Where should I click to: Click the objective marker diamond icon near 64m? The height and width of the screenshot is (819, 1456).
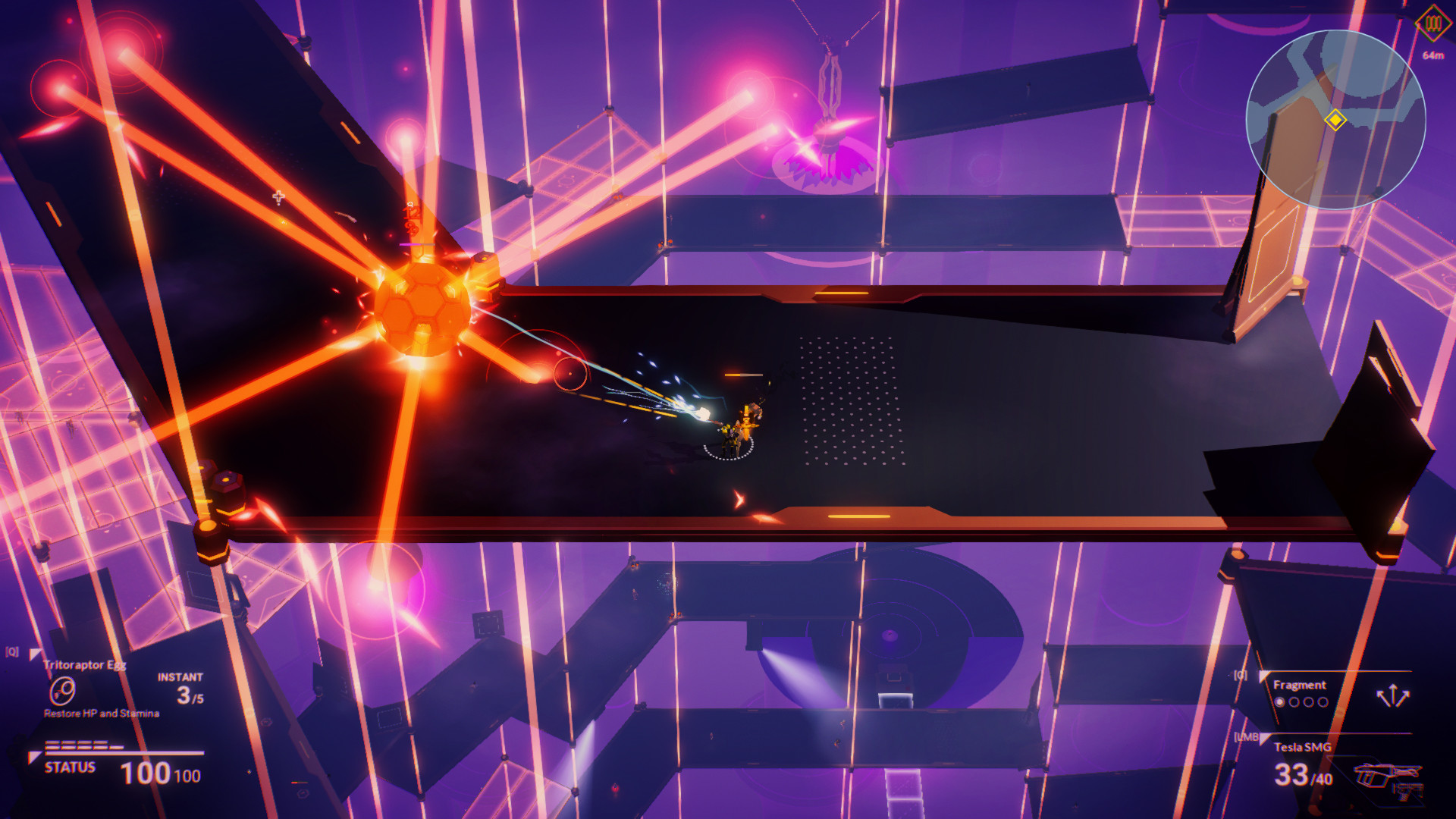pos(1432,24)
